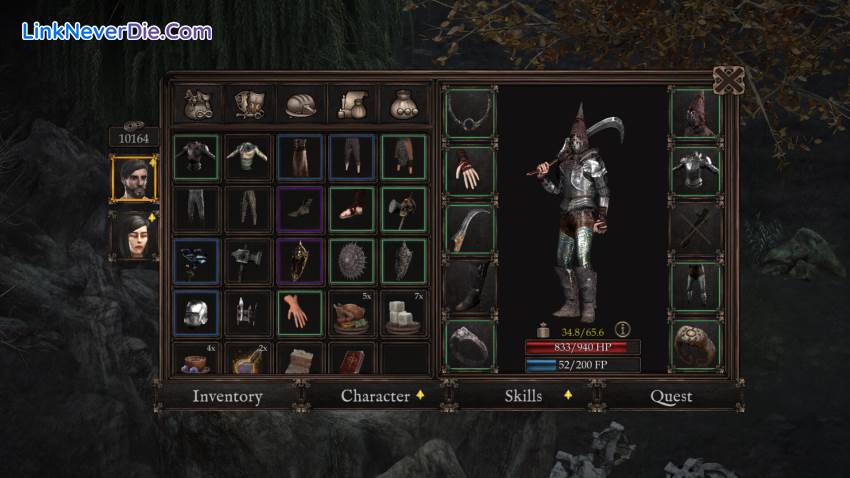Select the Inventory tab

pos(227,396)
